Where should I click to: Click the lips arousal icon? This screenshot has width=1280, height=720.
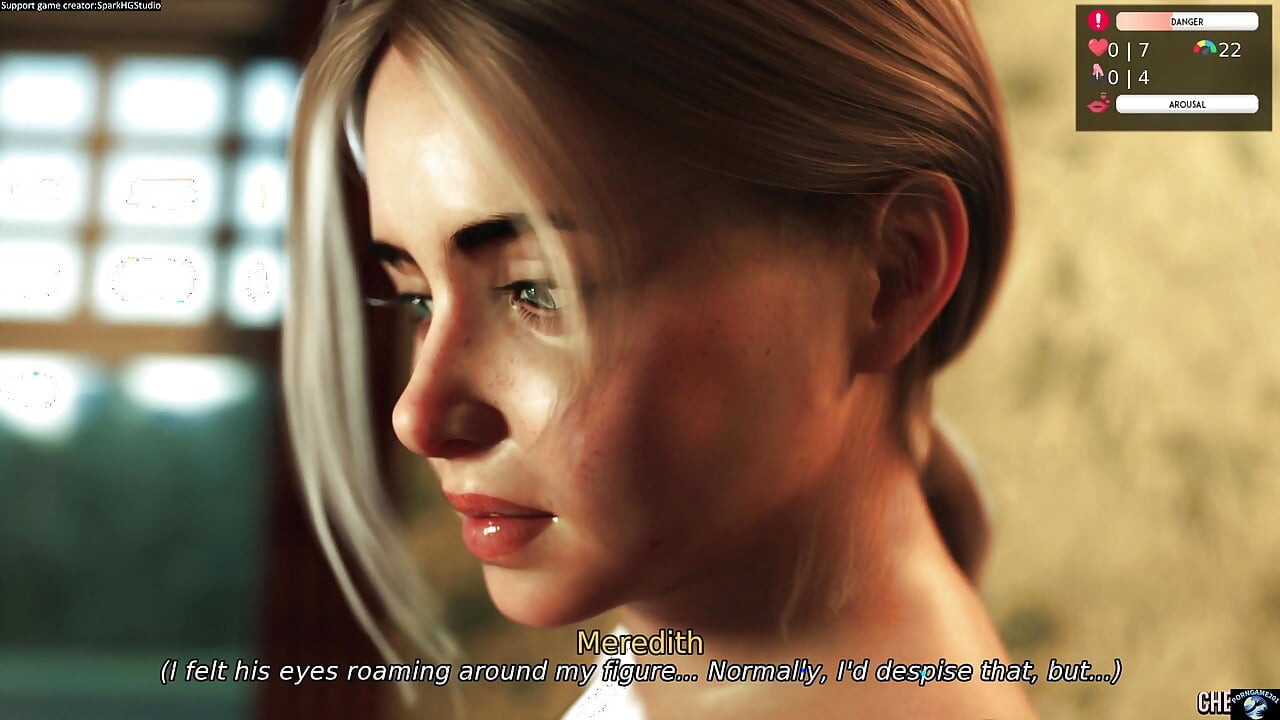[1098, 103]
